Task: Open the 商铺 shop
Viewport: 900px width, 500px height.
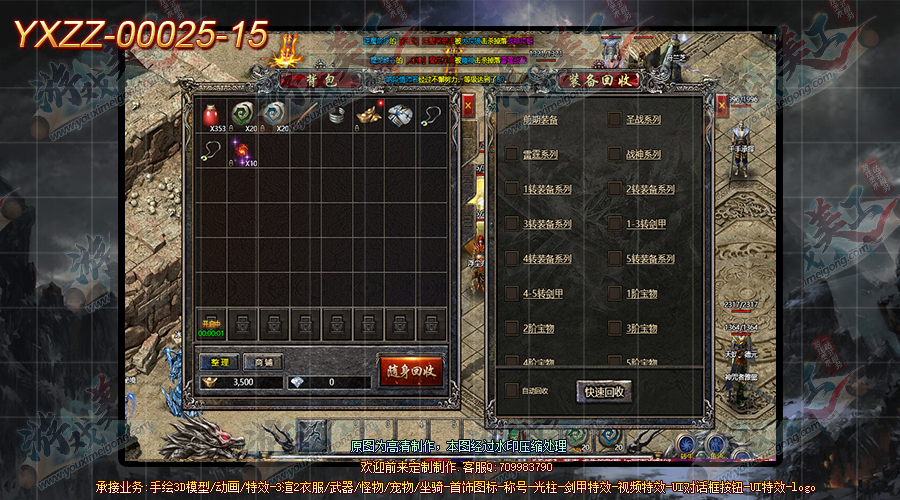Action: [264, 362]
